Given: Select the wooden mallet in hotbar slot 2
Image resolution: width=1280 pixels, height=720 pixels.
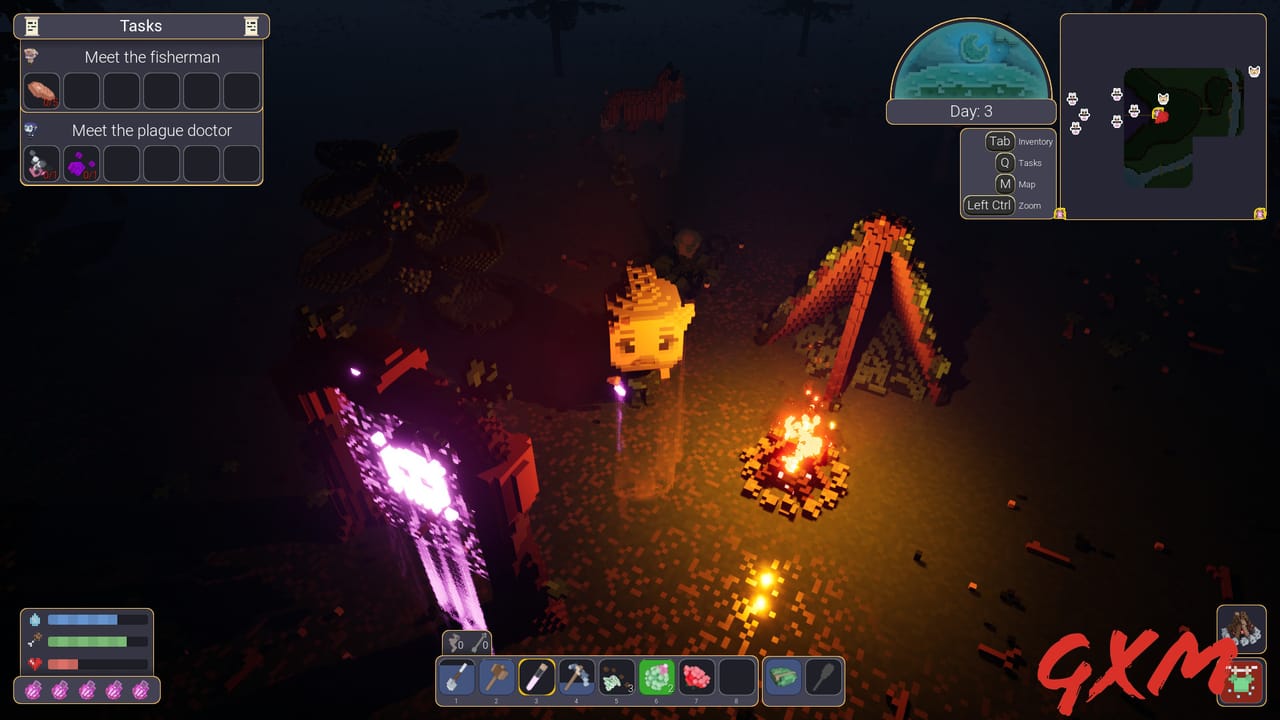Looking at the screenshot, I should coord(497,677).
